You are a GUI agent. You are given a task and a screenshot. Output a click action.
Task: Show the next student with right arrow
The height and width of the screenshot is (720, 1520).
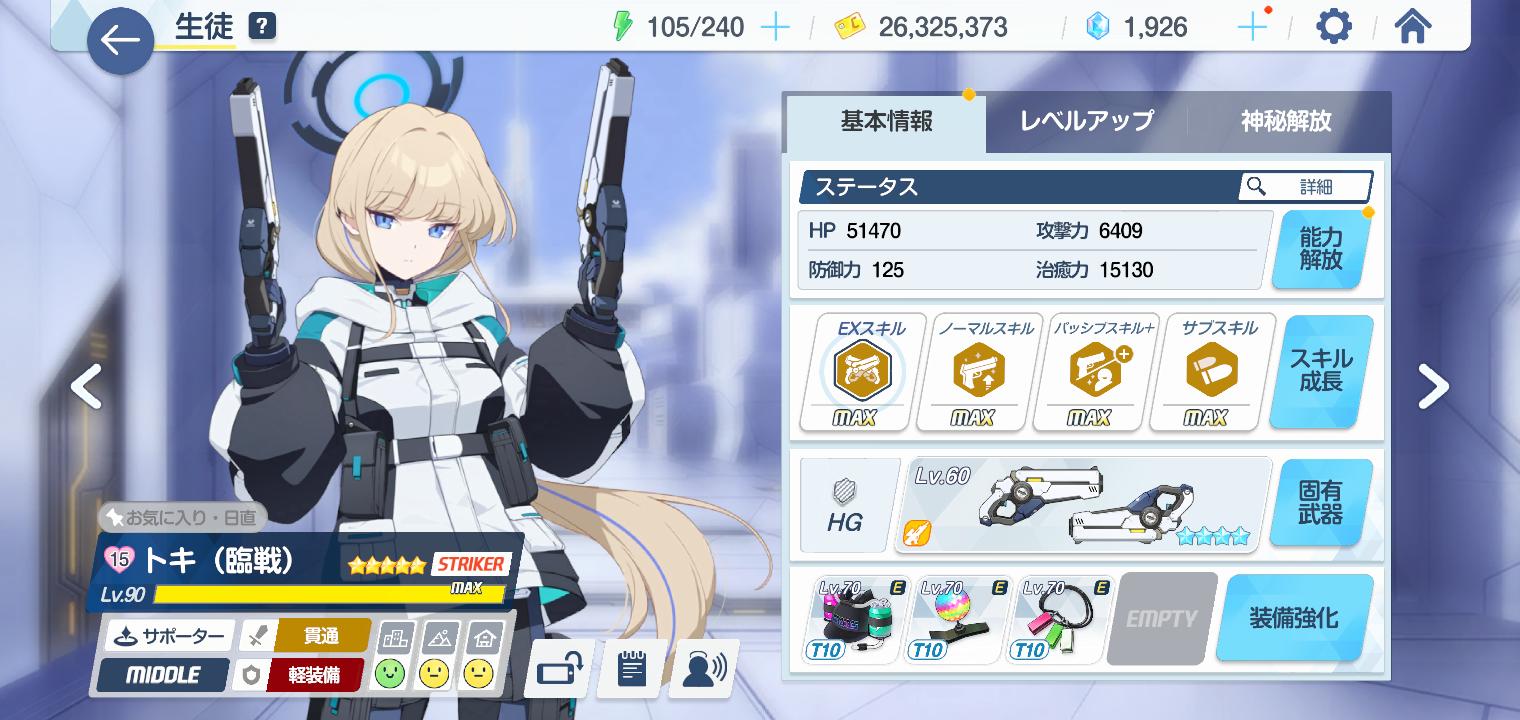coord(1433,387)
